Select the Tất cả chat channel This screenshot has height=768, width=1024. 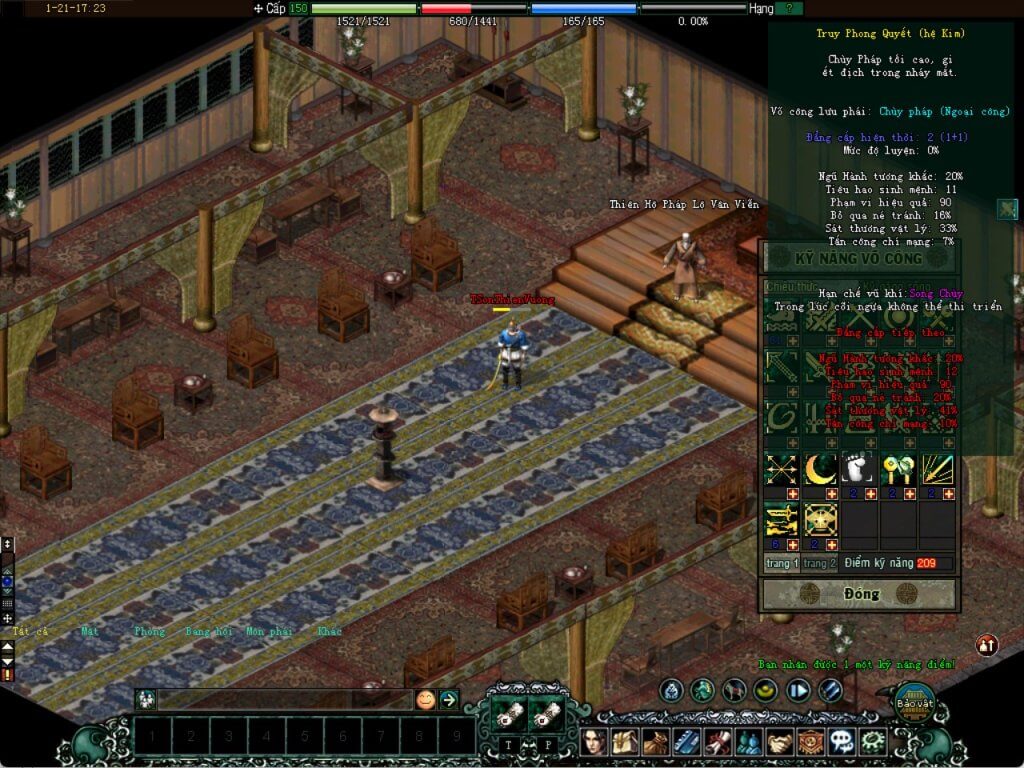click(30, 631)
